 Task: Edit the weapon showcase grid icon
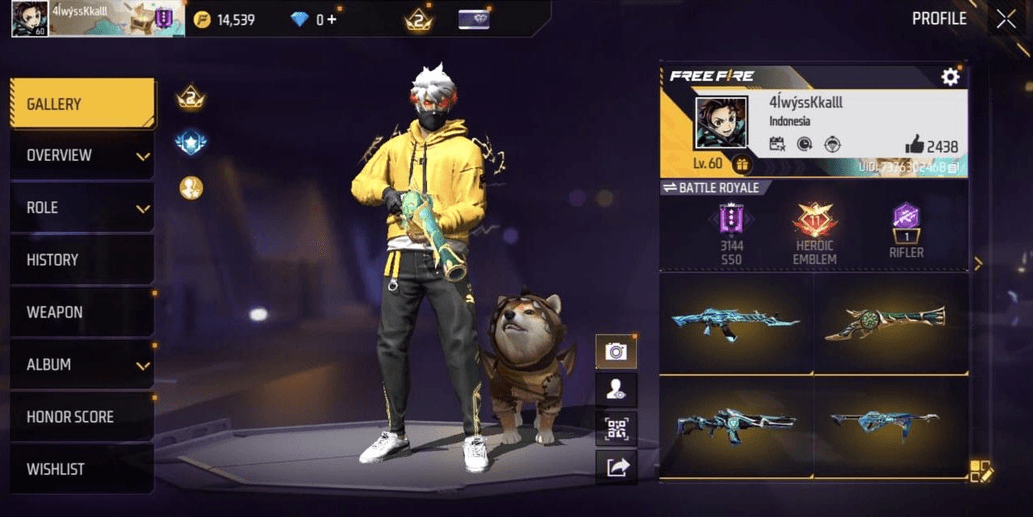tap(980, 471)
